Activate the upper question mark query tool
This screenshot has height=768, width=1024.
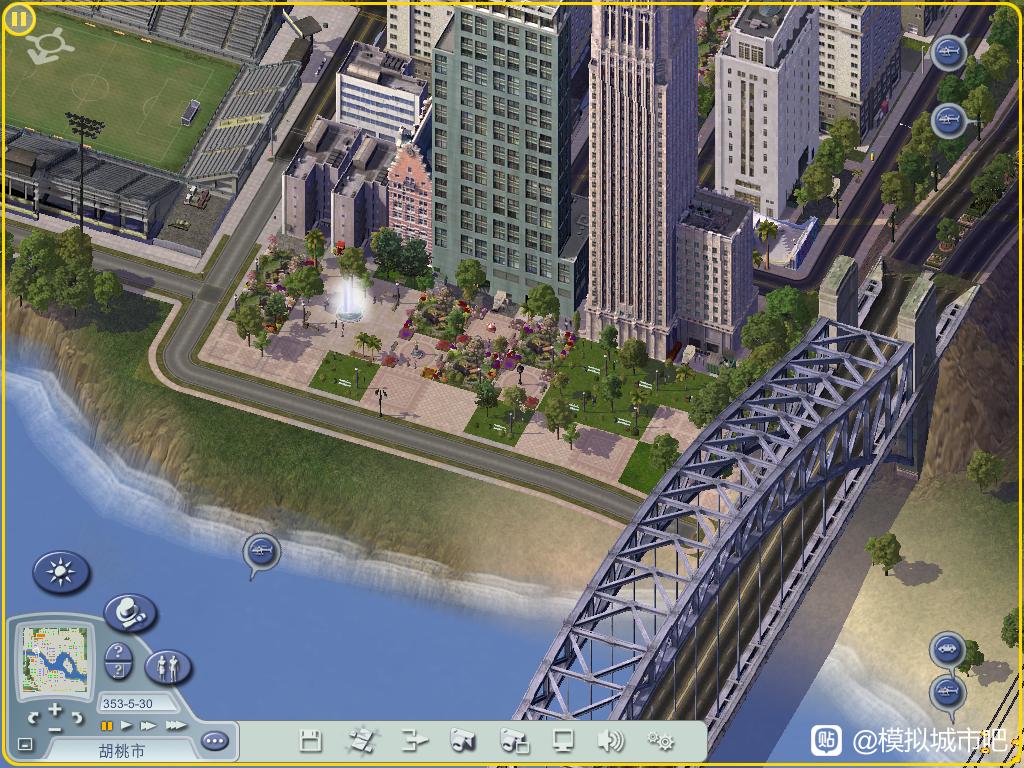click(118, 653)
